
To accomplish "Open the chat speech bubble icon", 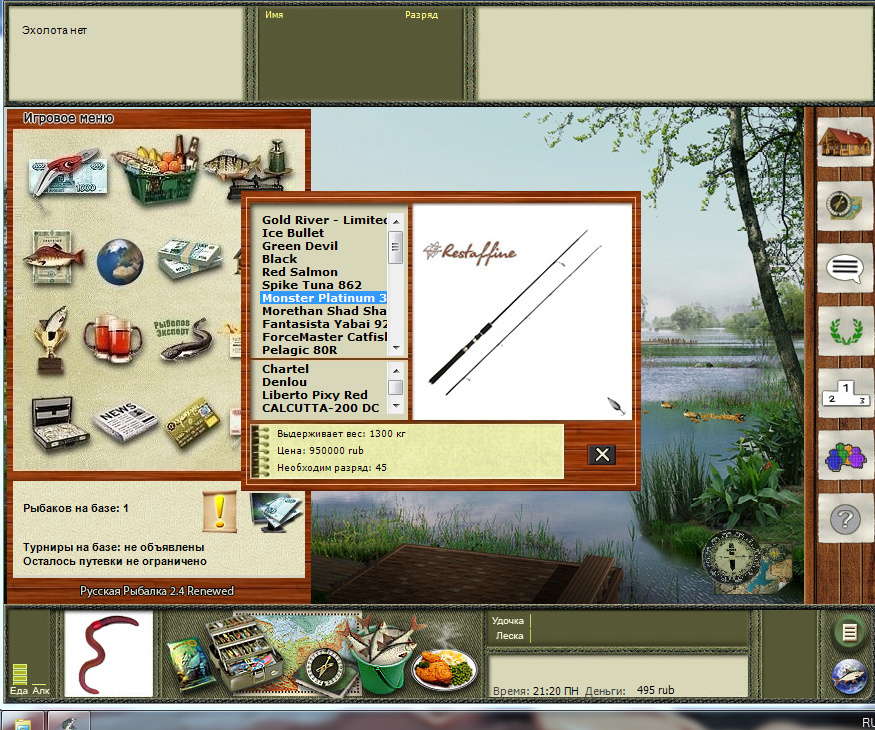I will pyautogui.click(x=839, y=268).
